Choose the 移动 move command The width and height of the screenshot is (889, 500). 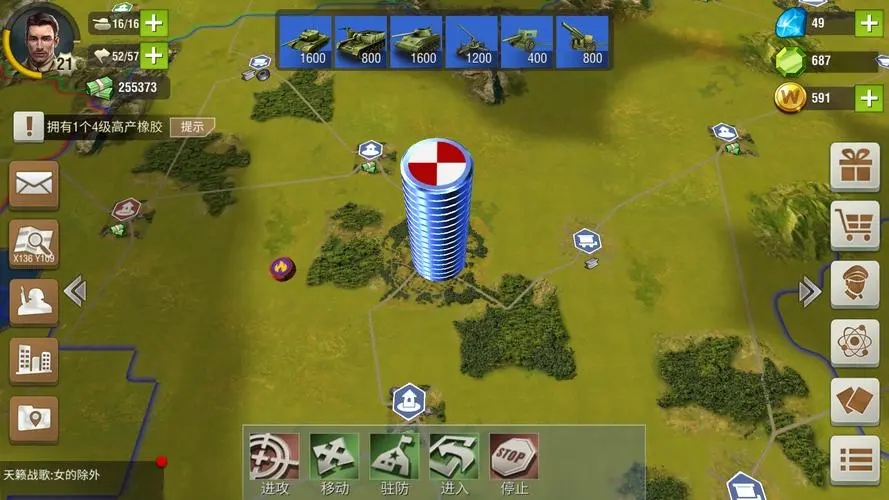[x=334, y=458]
